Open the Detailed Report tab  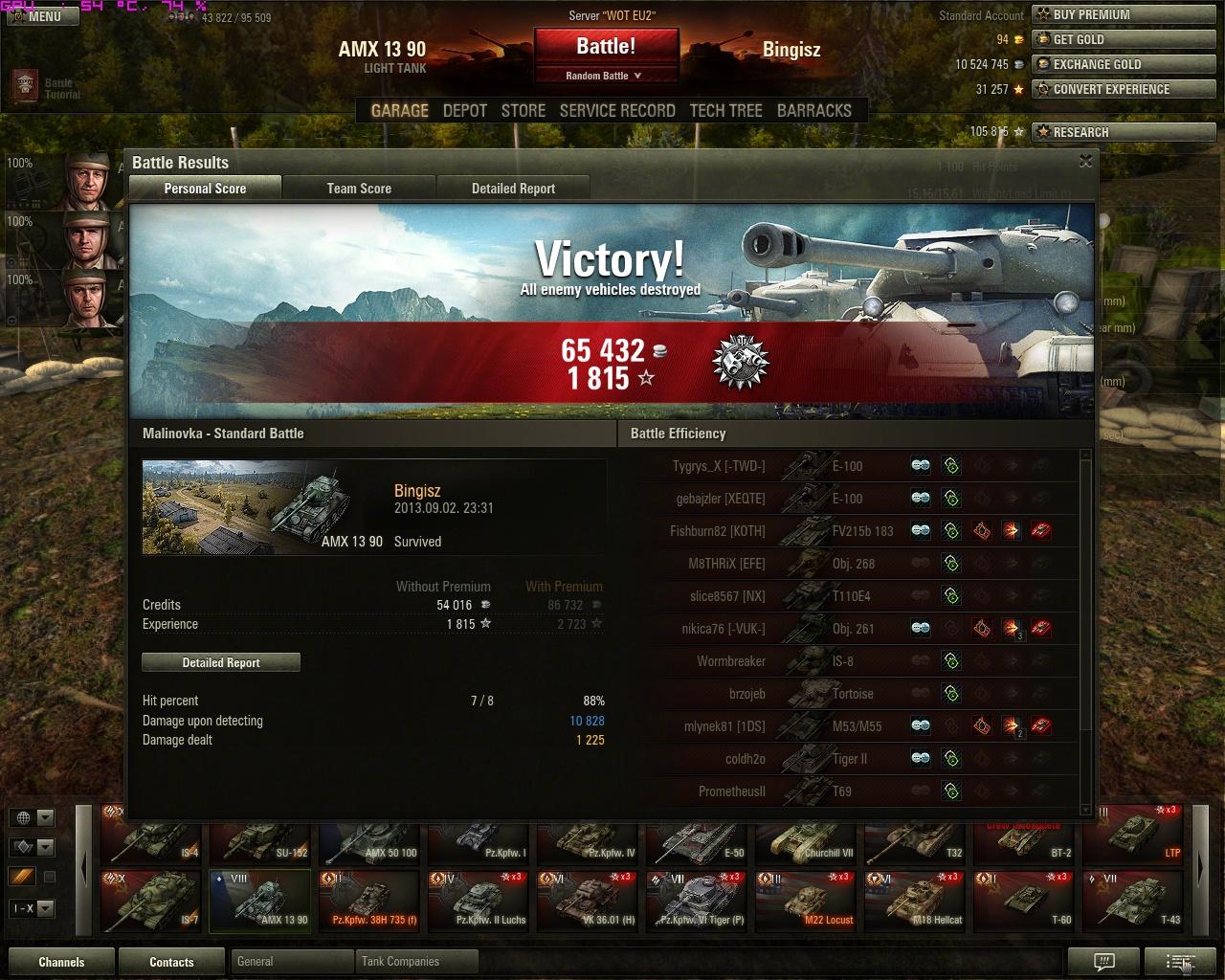tap(513, 189)
